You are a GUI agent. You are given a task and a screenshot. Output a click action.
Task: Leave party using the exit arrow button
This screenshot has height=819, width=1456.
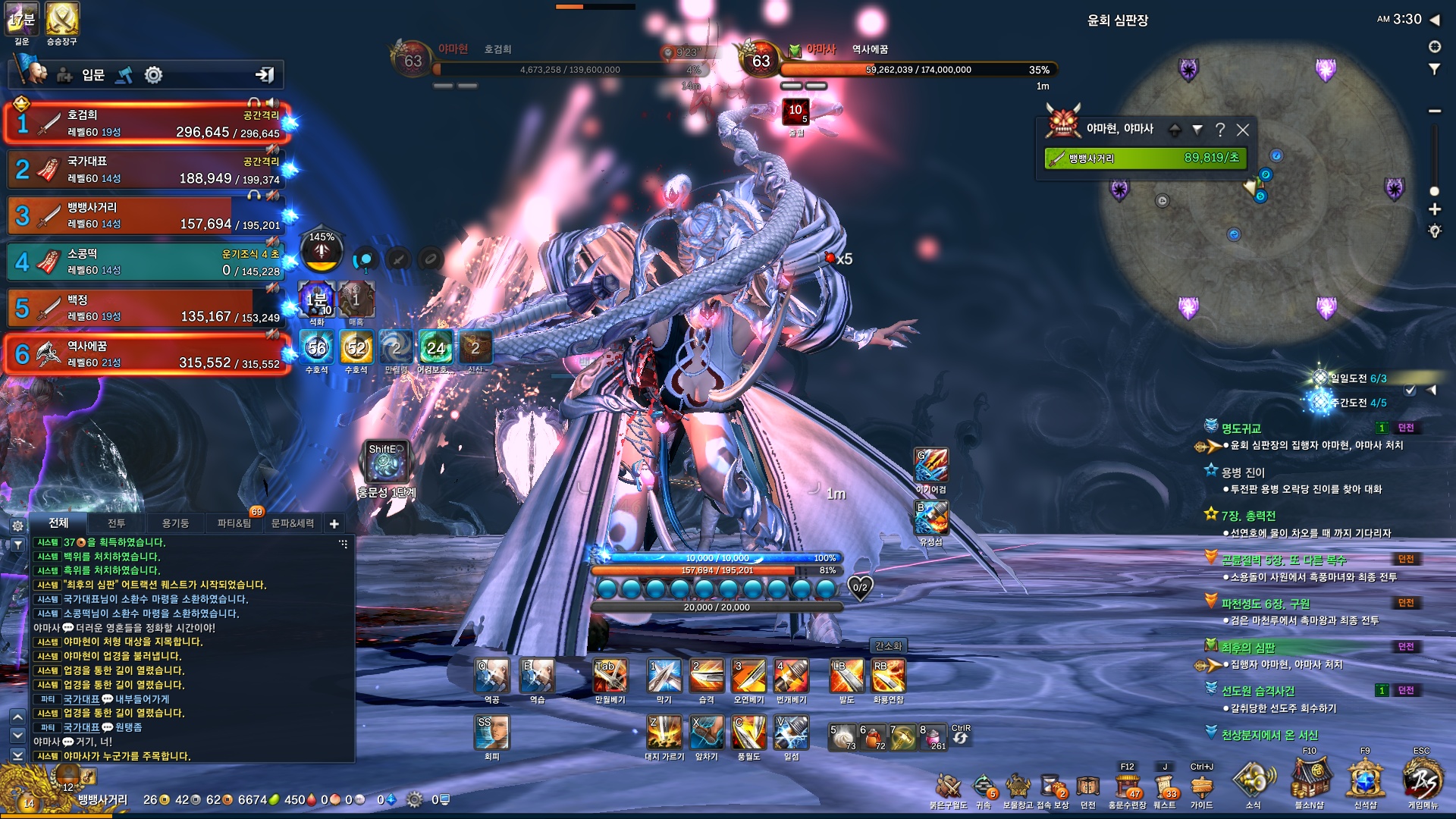click(265, 74)
